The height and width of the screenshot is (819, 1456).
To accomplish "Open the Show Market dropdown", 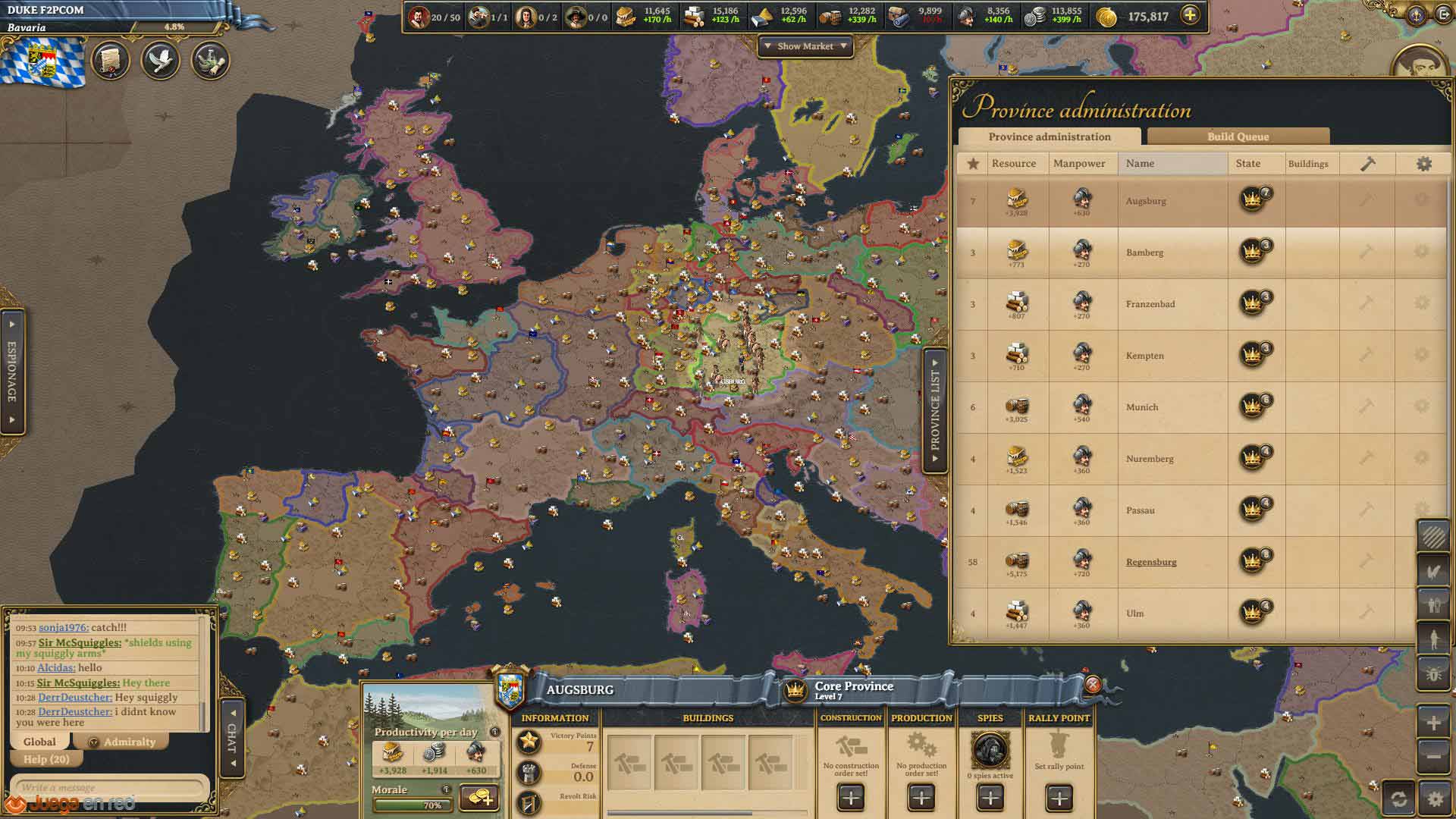I will 805,46.
